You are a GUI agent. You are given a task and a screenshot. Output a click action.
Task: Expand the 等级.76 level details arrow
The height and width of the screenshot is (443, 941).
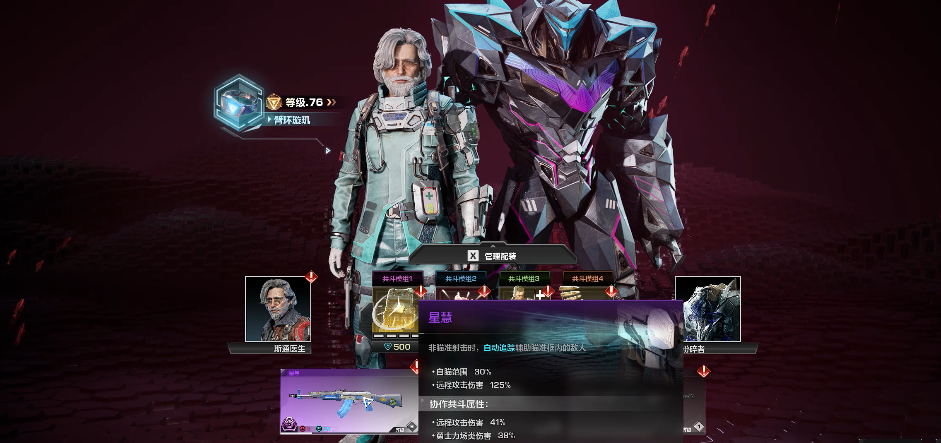(331, 102)
